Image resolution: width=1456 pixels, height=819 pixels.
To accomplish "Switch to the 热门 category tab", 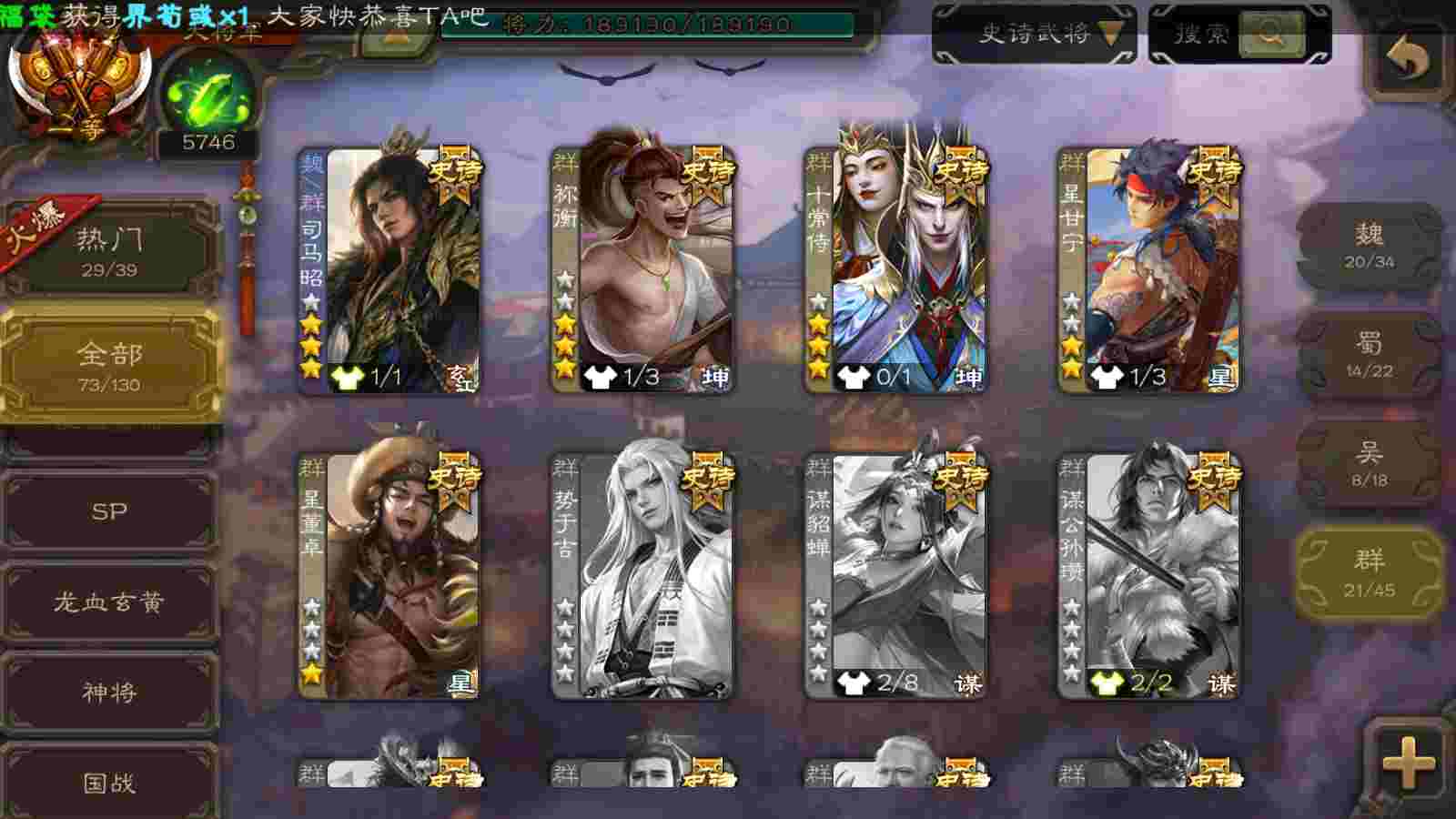I will click(109, 250).
